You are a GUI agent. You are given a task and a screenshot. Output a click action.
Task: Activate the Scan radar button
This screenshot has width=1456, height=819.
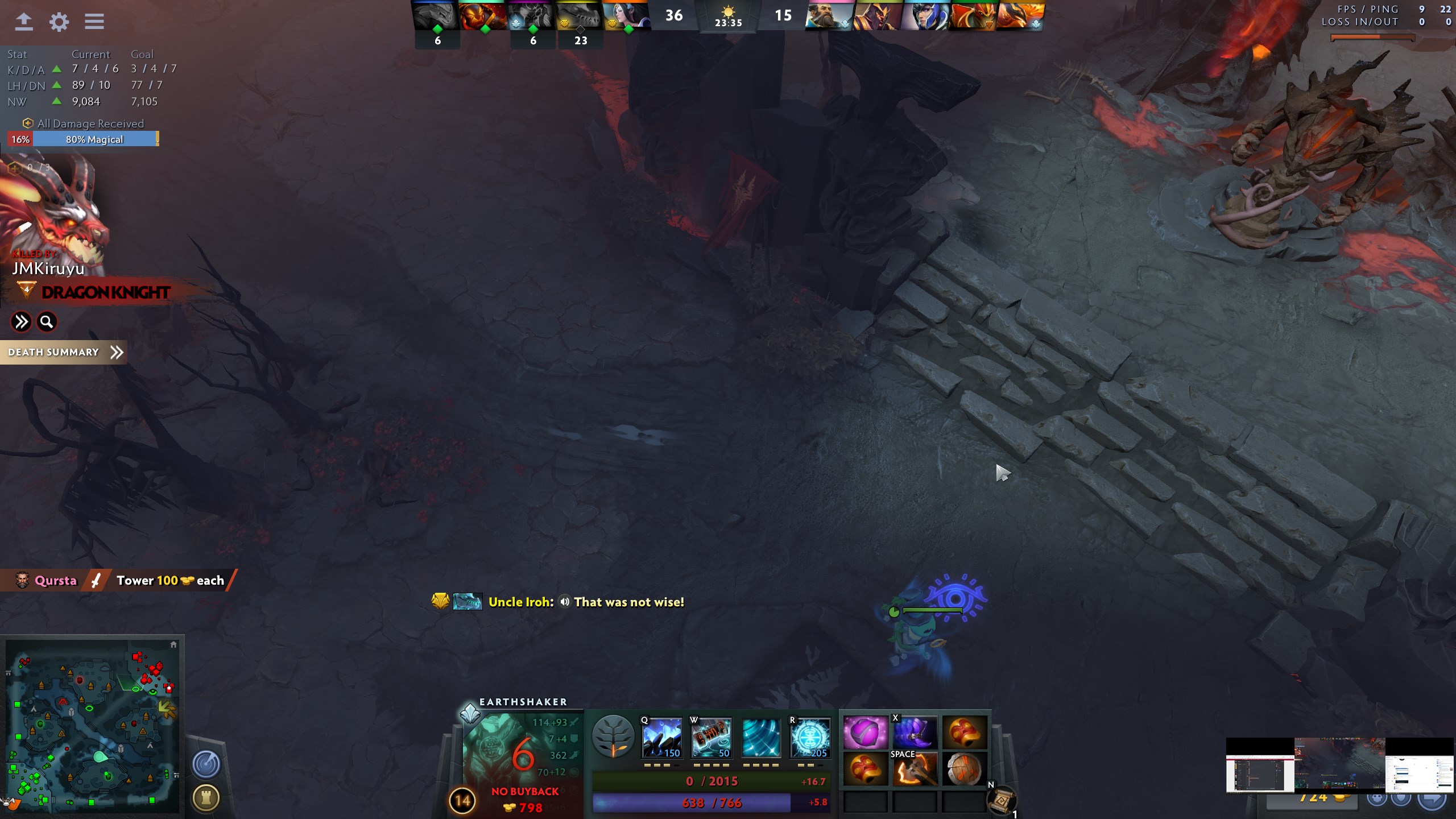(x=206, y=764)
